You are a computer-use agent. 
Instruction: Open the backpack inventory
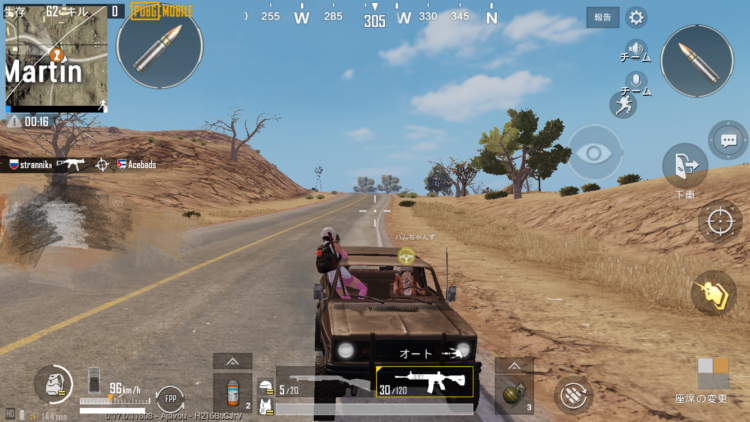coord(52,383)
